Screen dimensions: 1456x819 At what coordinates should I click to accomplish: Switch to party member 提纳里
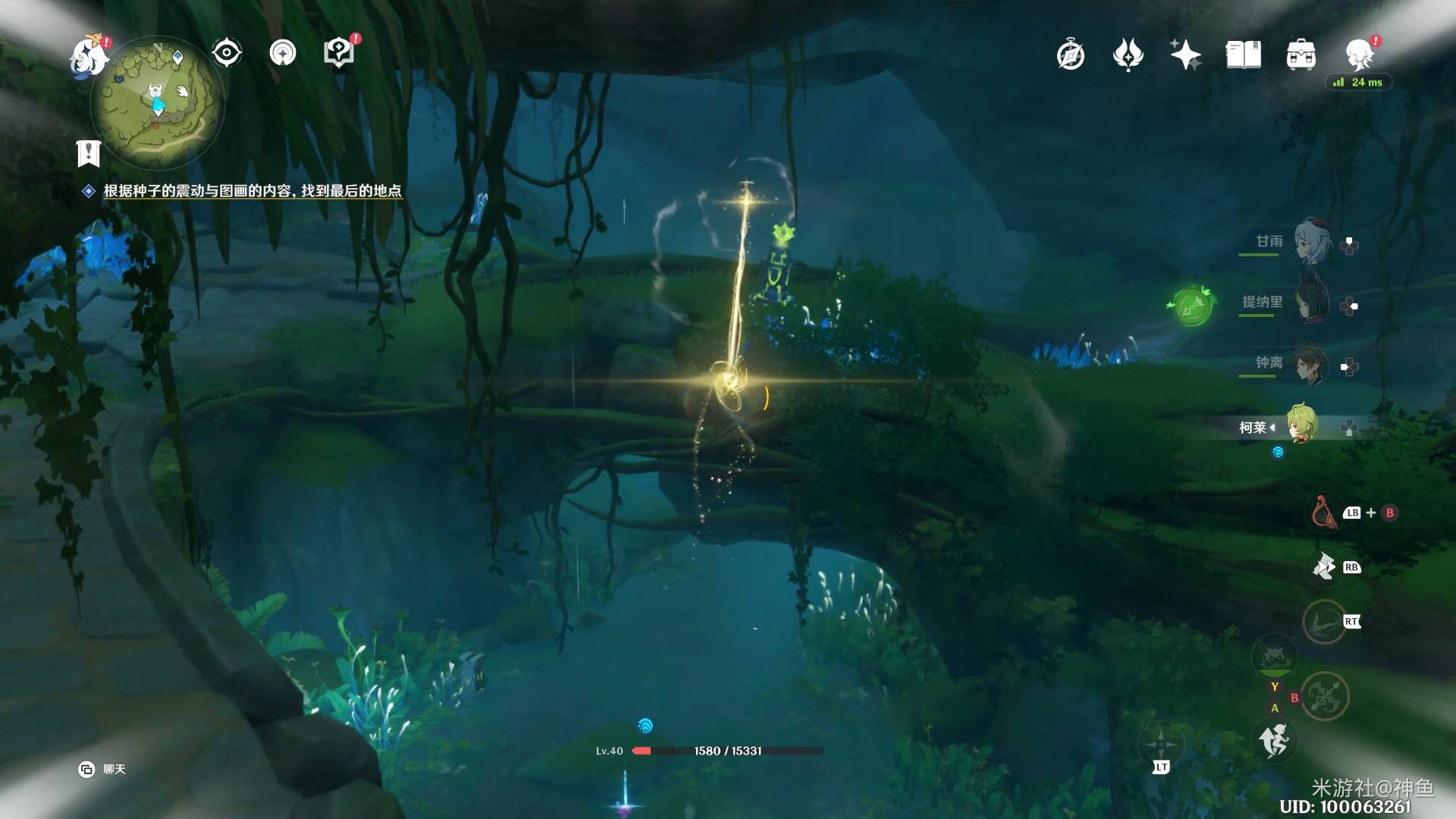1312,303
